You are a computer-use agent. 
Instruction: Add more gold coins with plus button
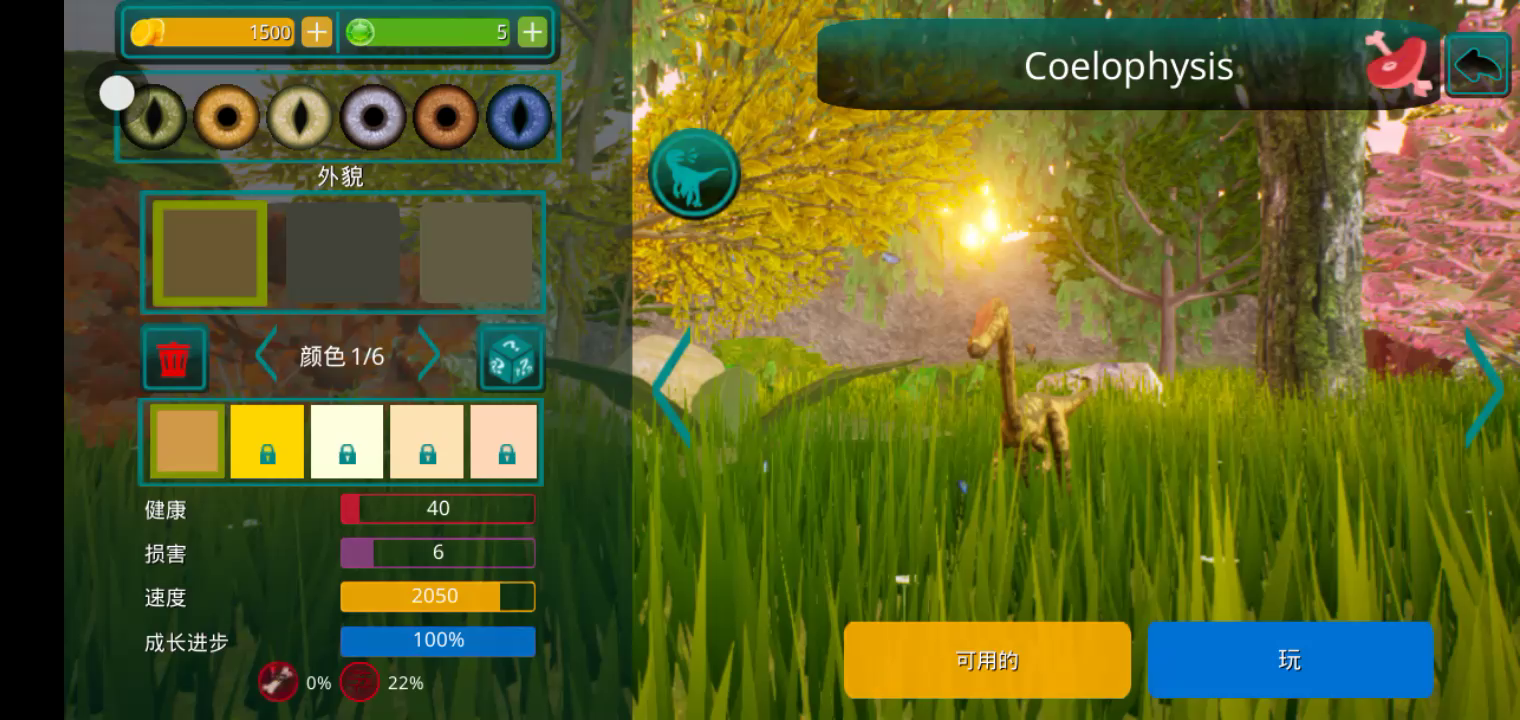click(x=316, y=32)
